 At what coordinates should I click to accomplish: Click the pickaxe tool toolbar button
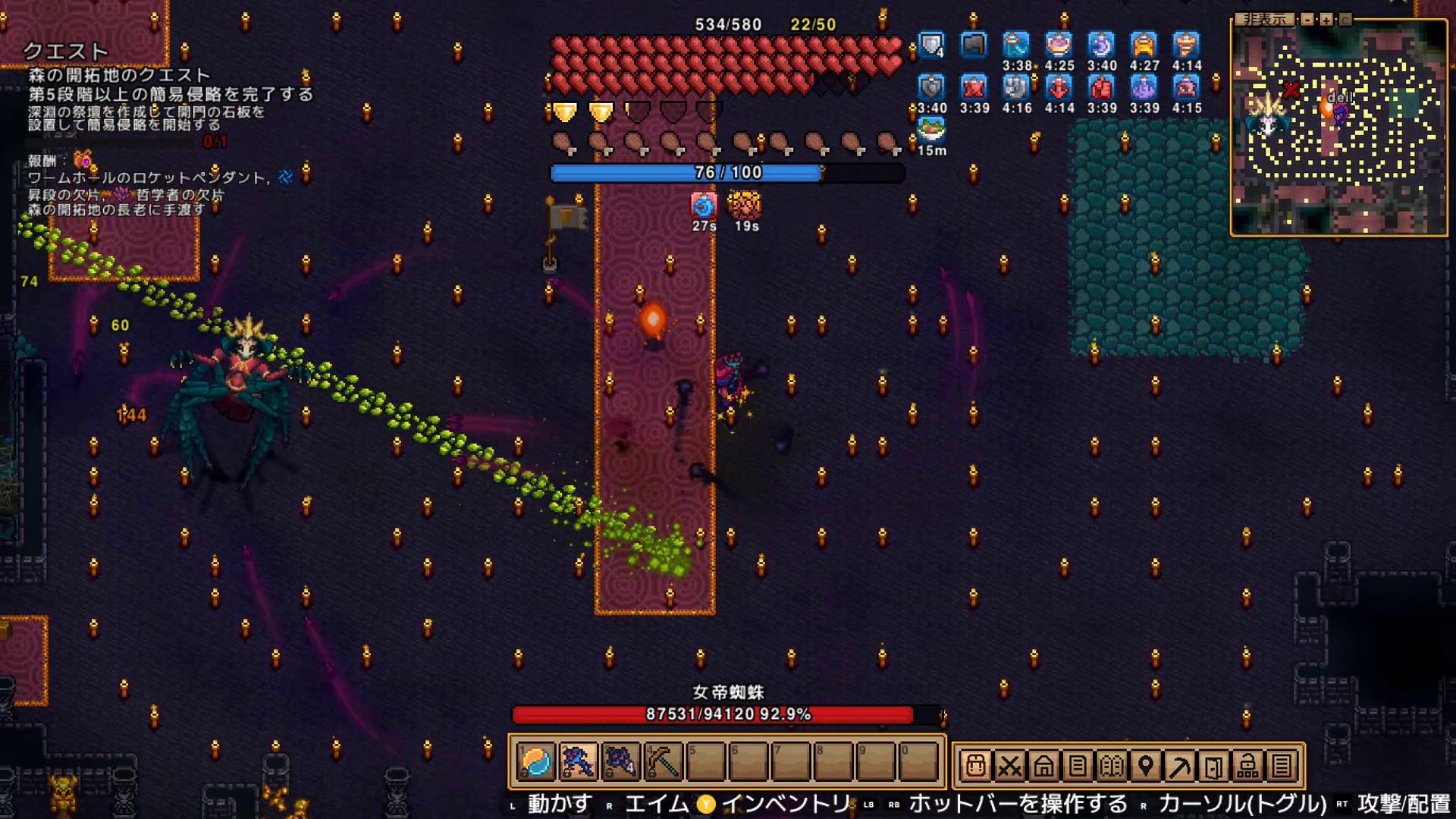tap(1180, 766)
